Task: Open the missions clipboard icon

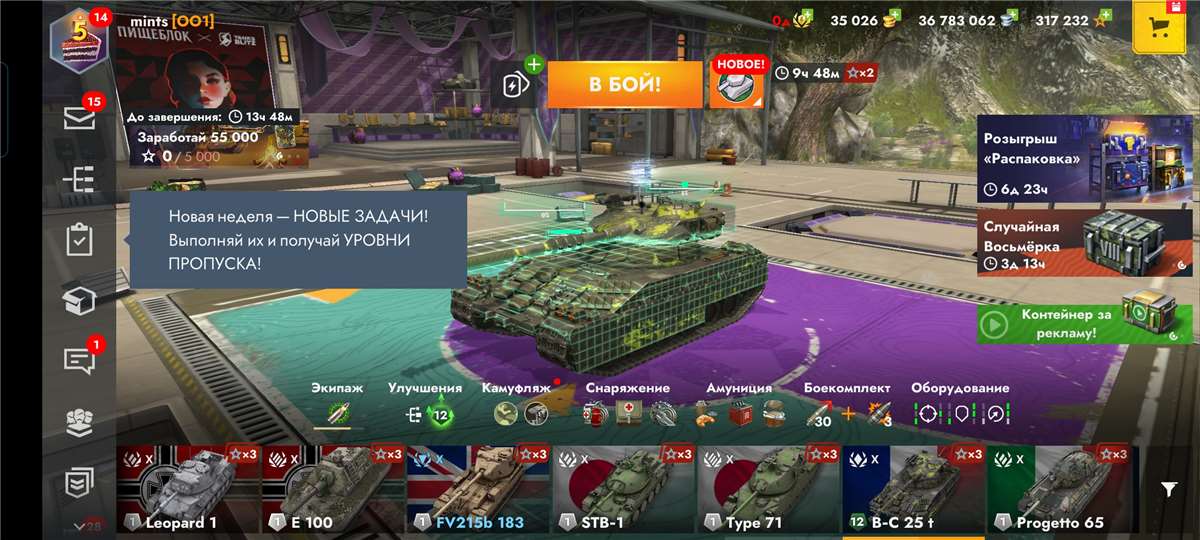Action: click(79, 240)
